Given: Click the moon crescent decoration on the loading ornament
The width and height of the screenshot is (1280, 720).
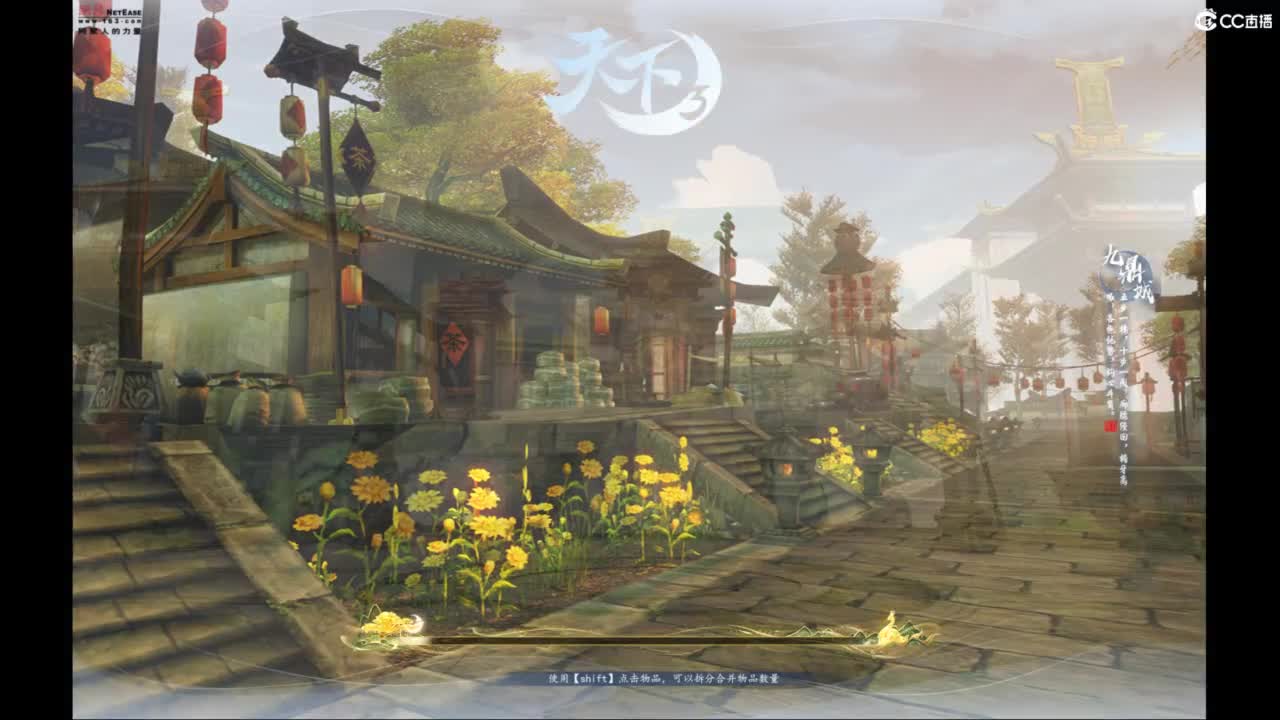Looking at the screenshot, I should coord(416,622).
